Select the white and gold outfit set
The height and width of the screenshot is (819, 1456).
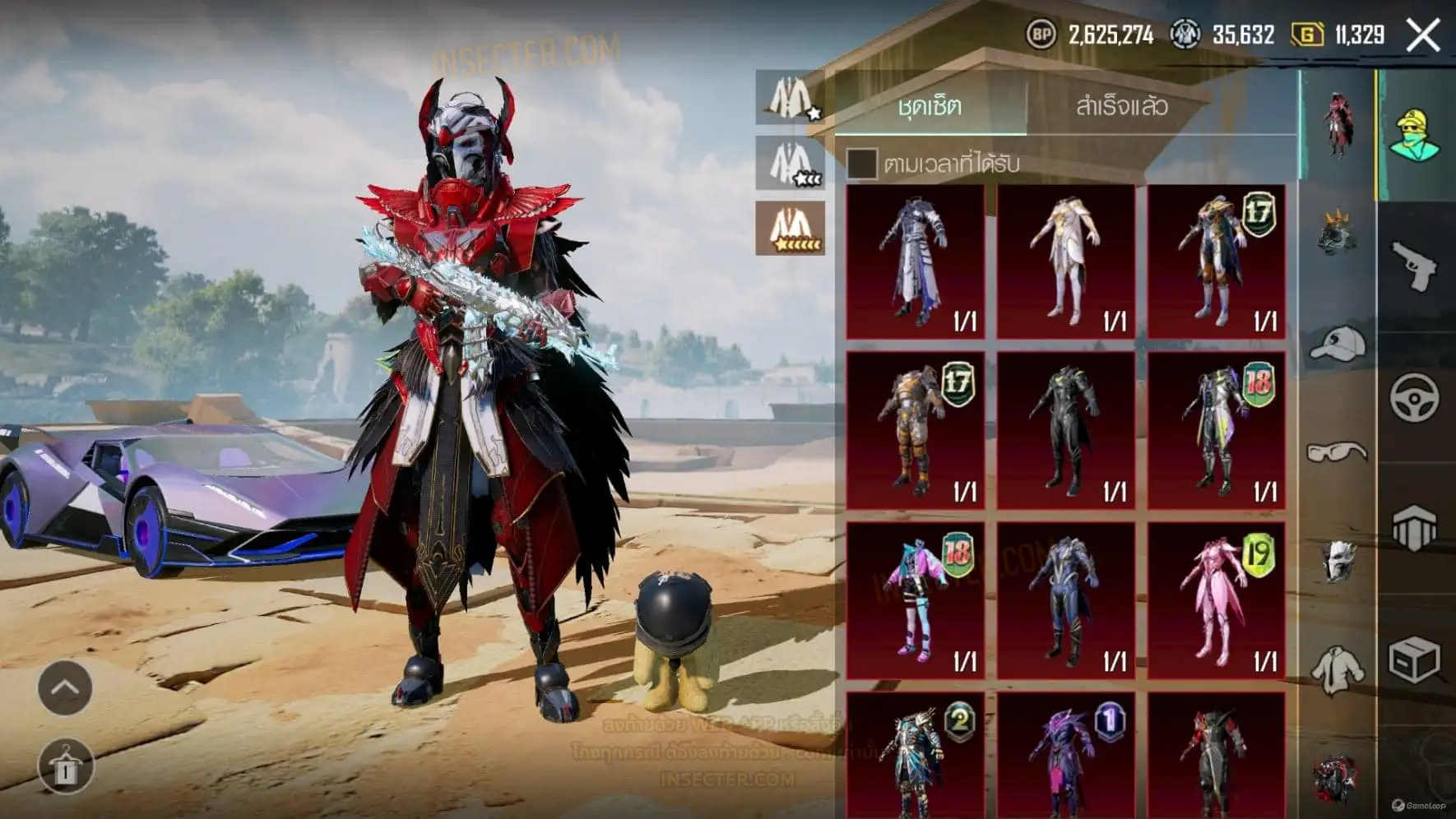coord(1065,261)
